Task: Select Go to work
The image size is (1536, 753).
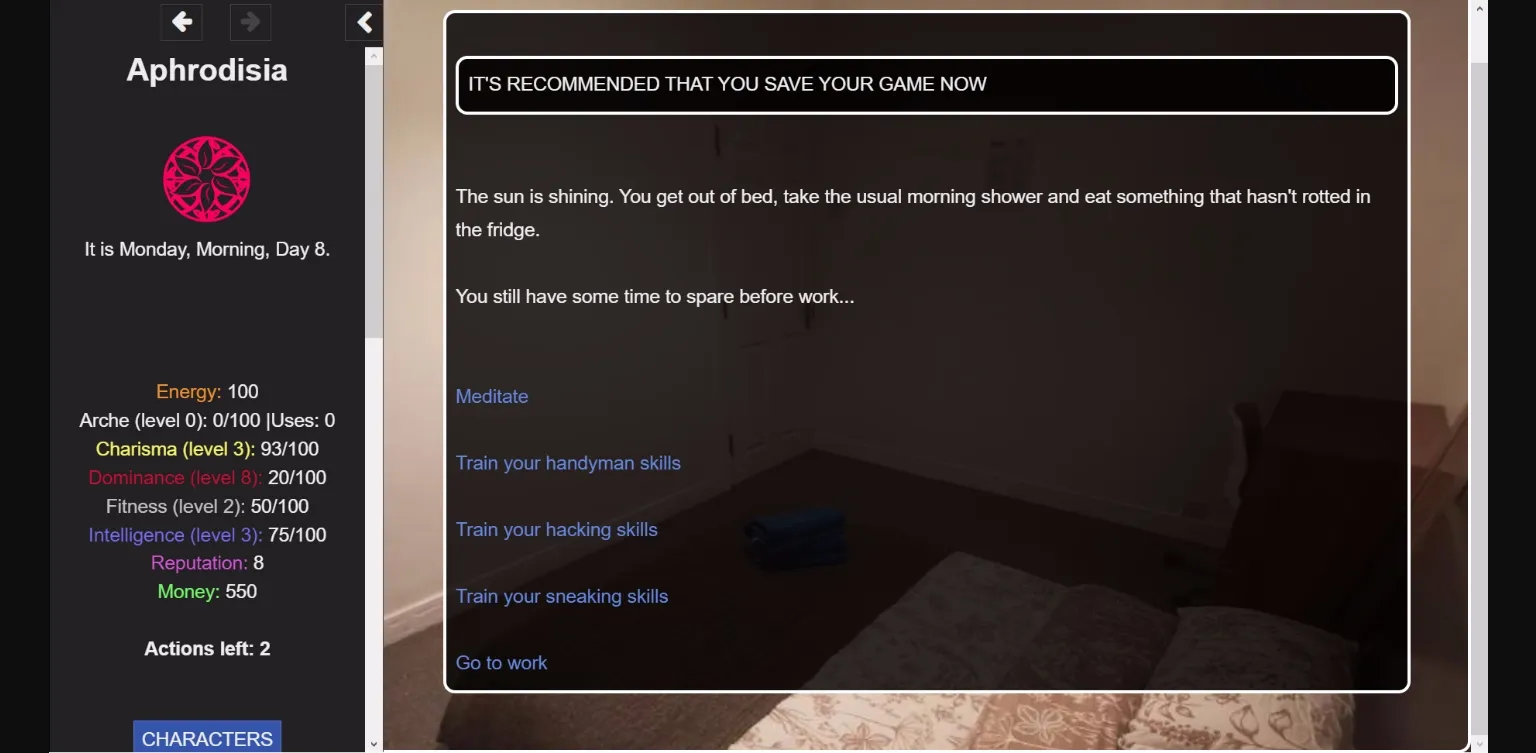Action: (501, 662)
